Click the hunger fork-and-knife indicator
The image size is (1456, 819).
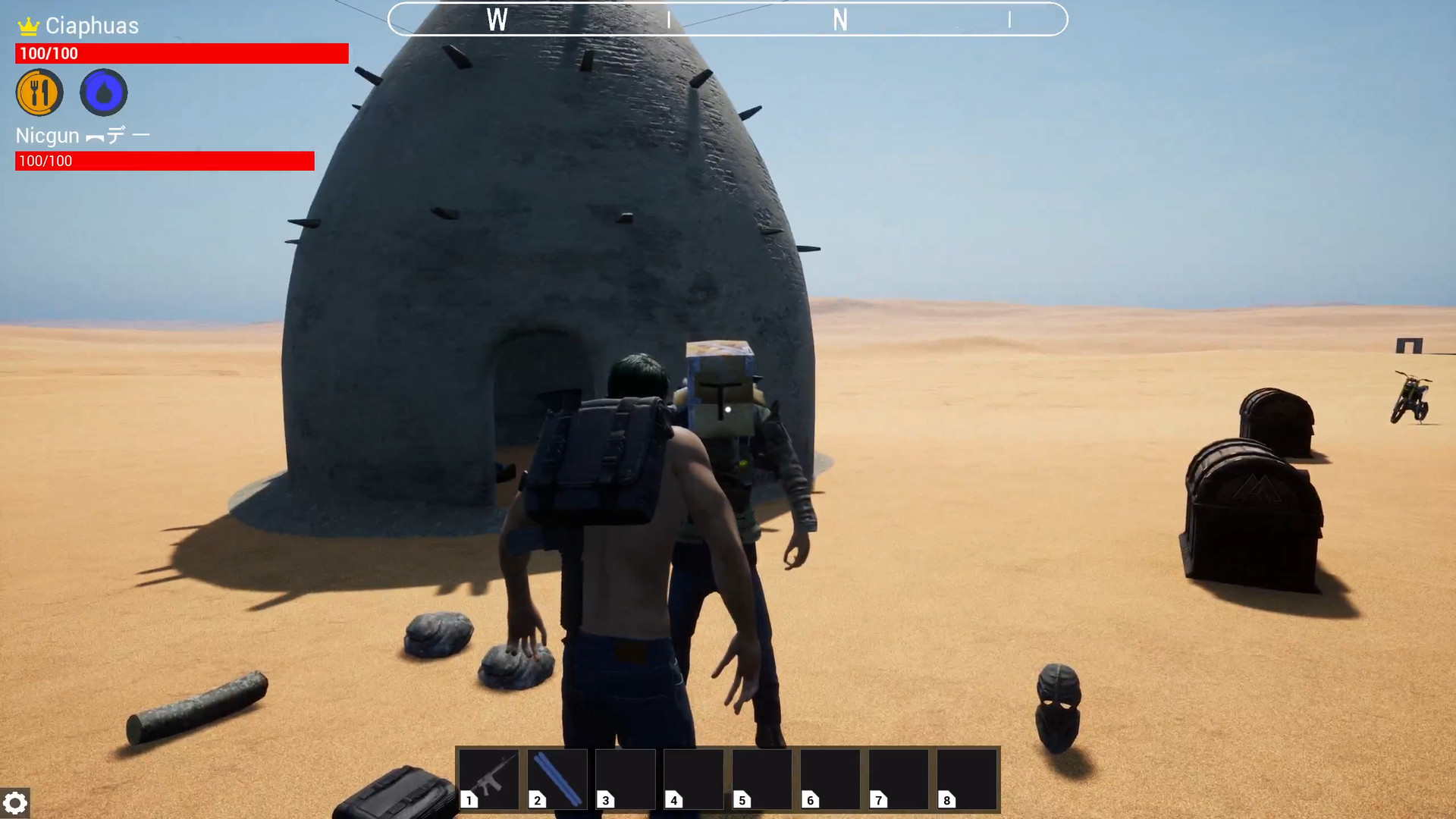coord(39,92)
